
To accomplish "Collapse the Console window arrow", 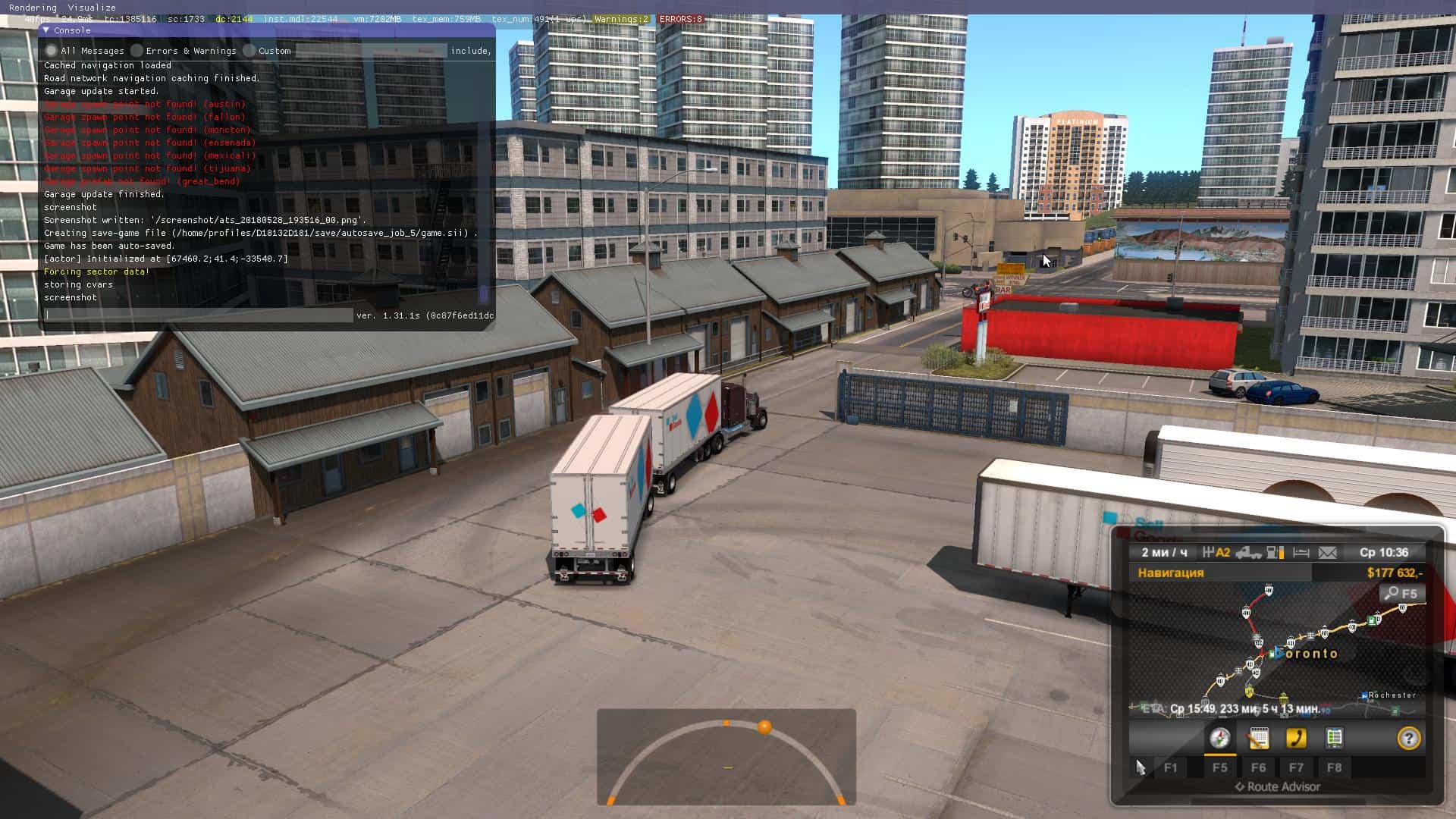I will coord(46,30).
